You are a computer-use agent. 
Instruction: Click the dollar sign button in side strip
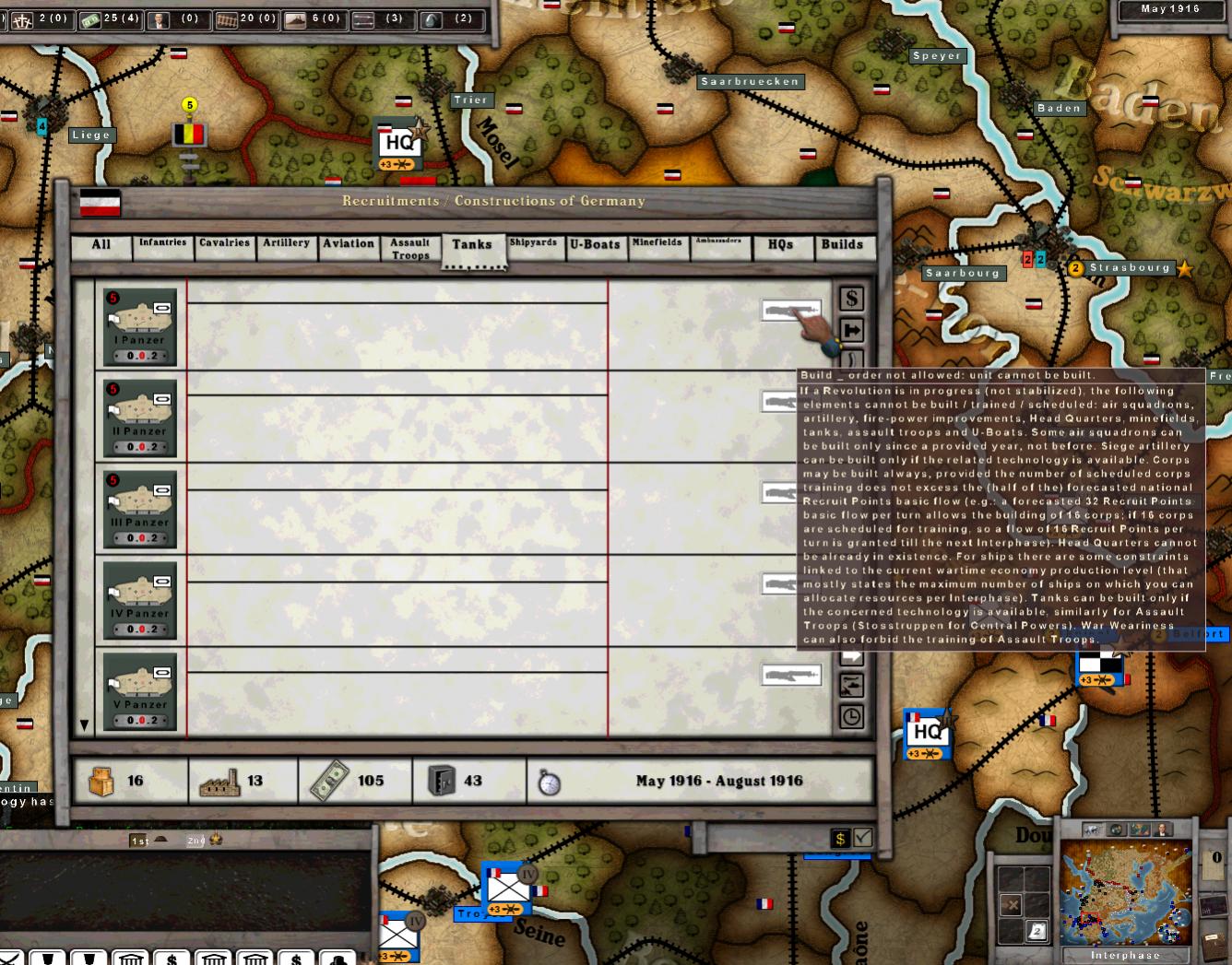851,299
